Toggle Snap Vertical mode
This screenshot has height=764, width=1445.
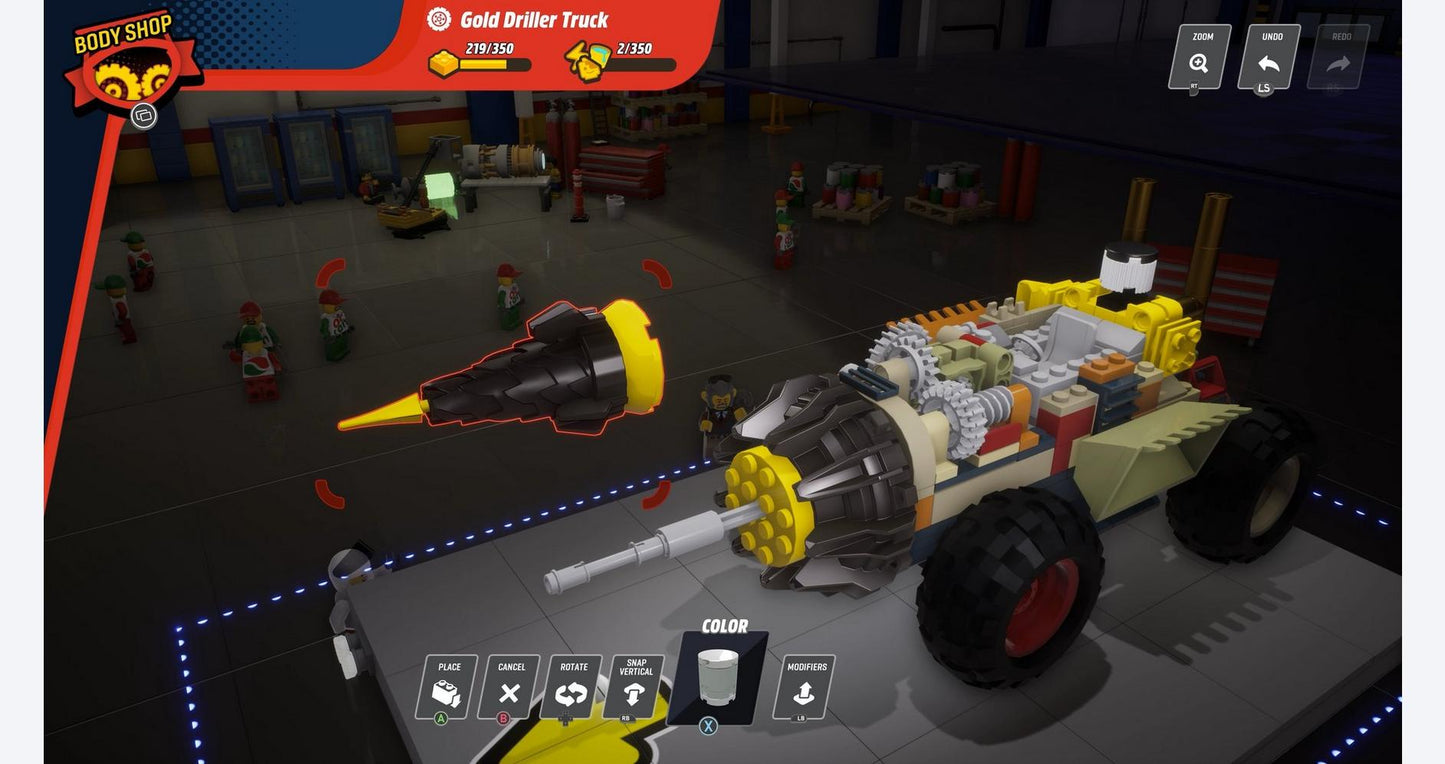[x=634, y=687]
